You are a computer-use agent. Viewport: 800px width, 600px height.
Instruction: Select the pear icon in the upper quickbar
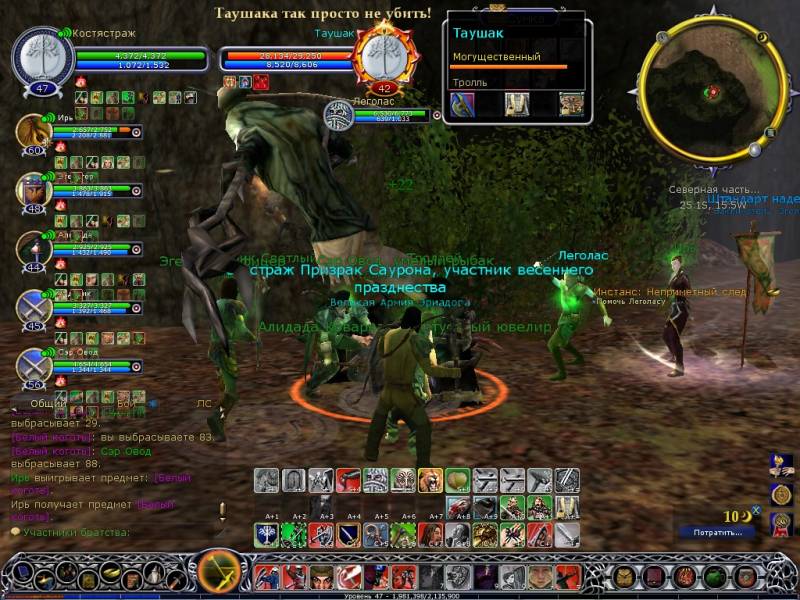click(457, 480)
